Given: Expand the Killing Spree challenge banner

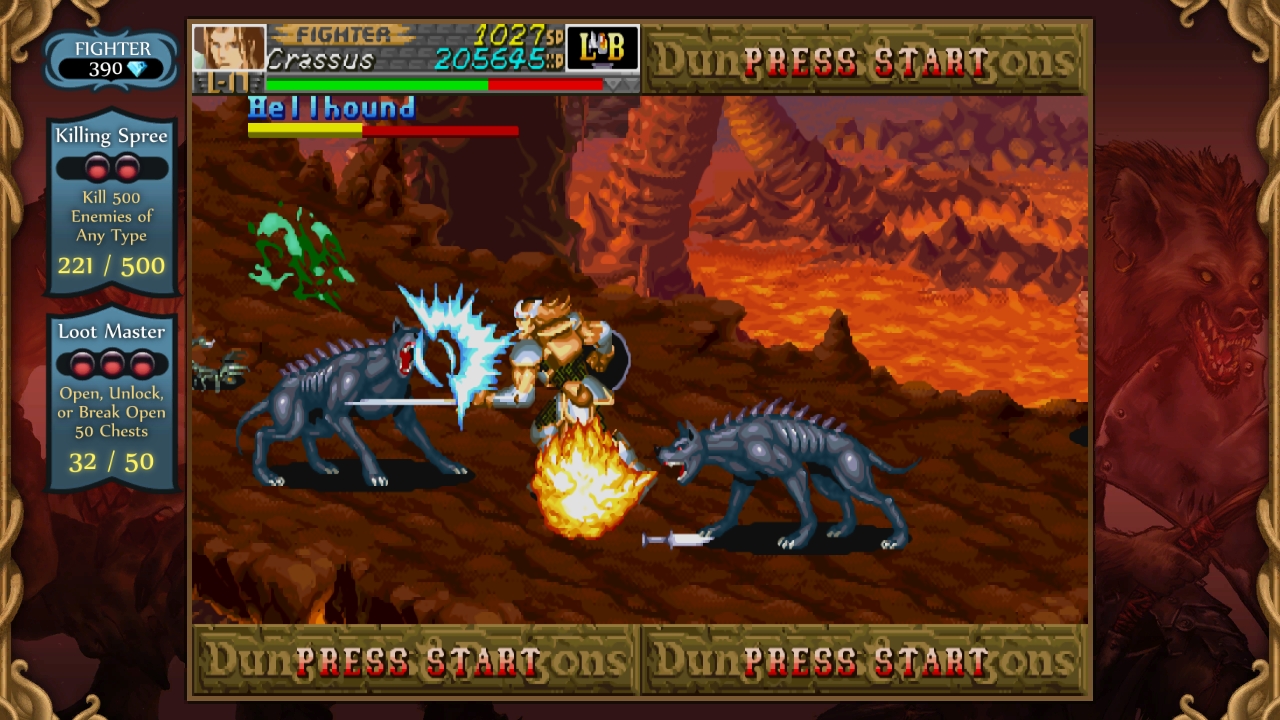Looking at the screenshot, I should coord(111,136).
